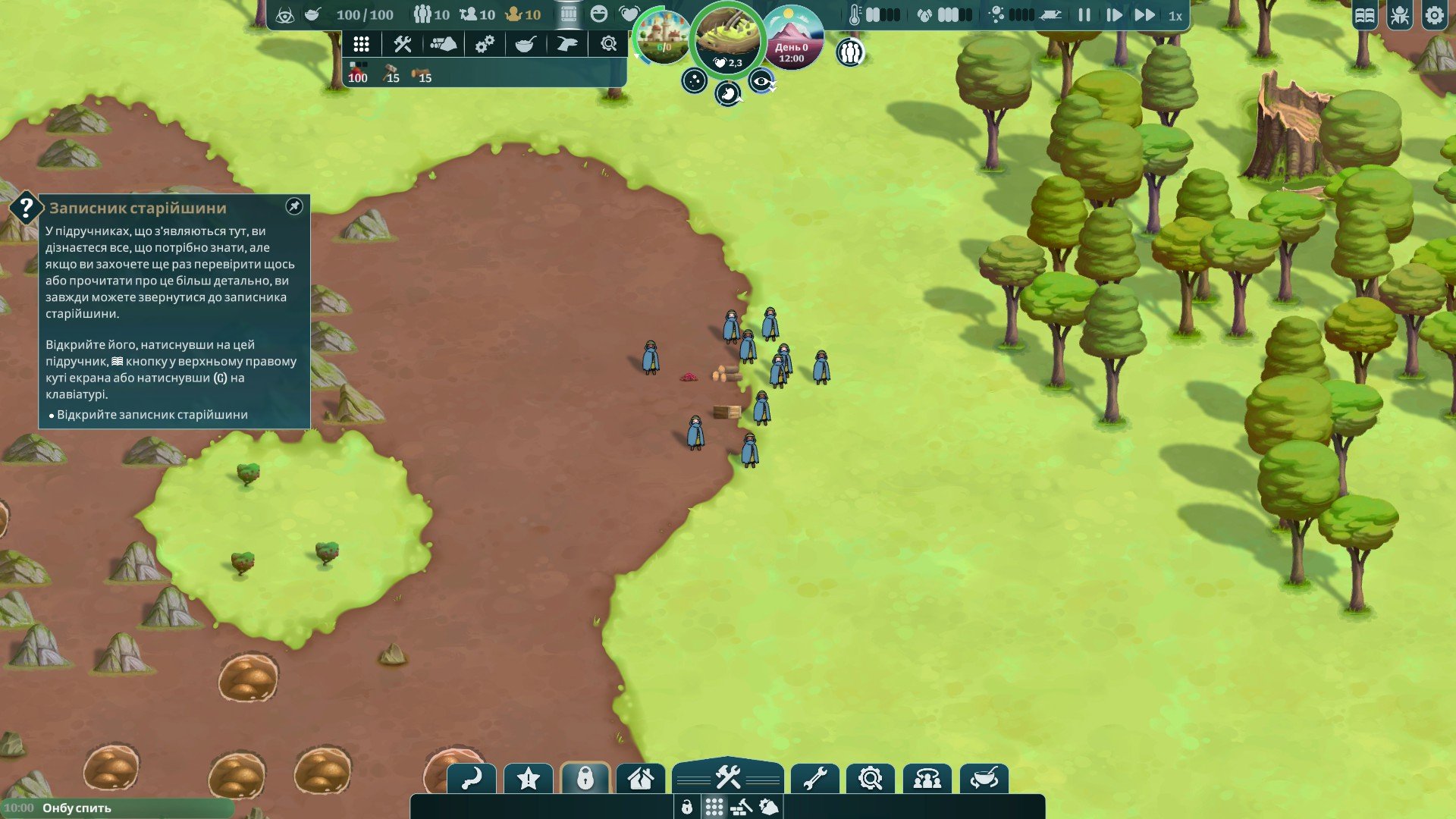Open the elder's notebook book icon
The width and height of the screenshot is (1456, 819).
click(1364, 16)
